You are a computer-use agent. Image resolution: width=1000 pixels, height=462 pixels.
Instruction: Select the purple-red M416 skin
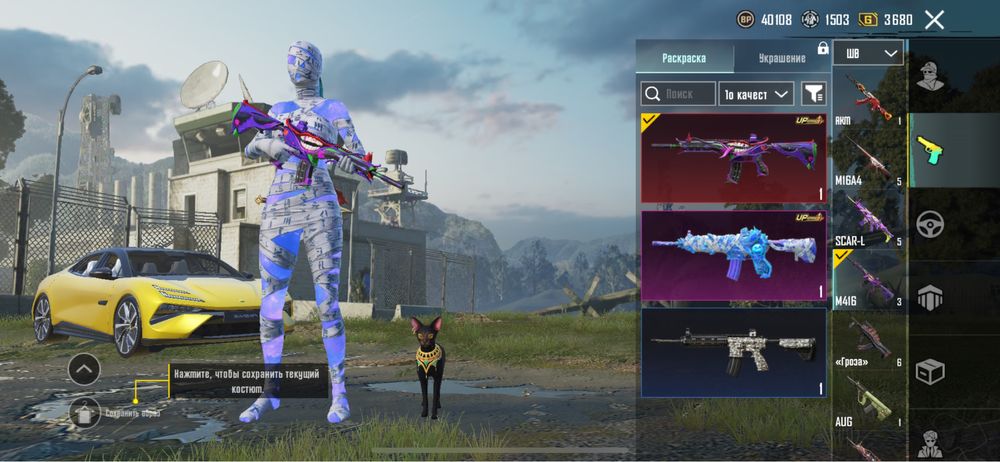(x=733, y=158)
